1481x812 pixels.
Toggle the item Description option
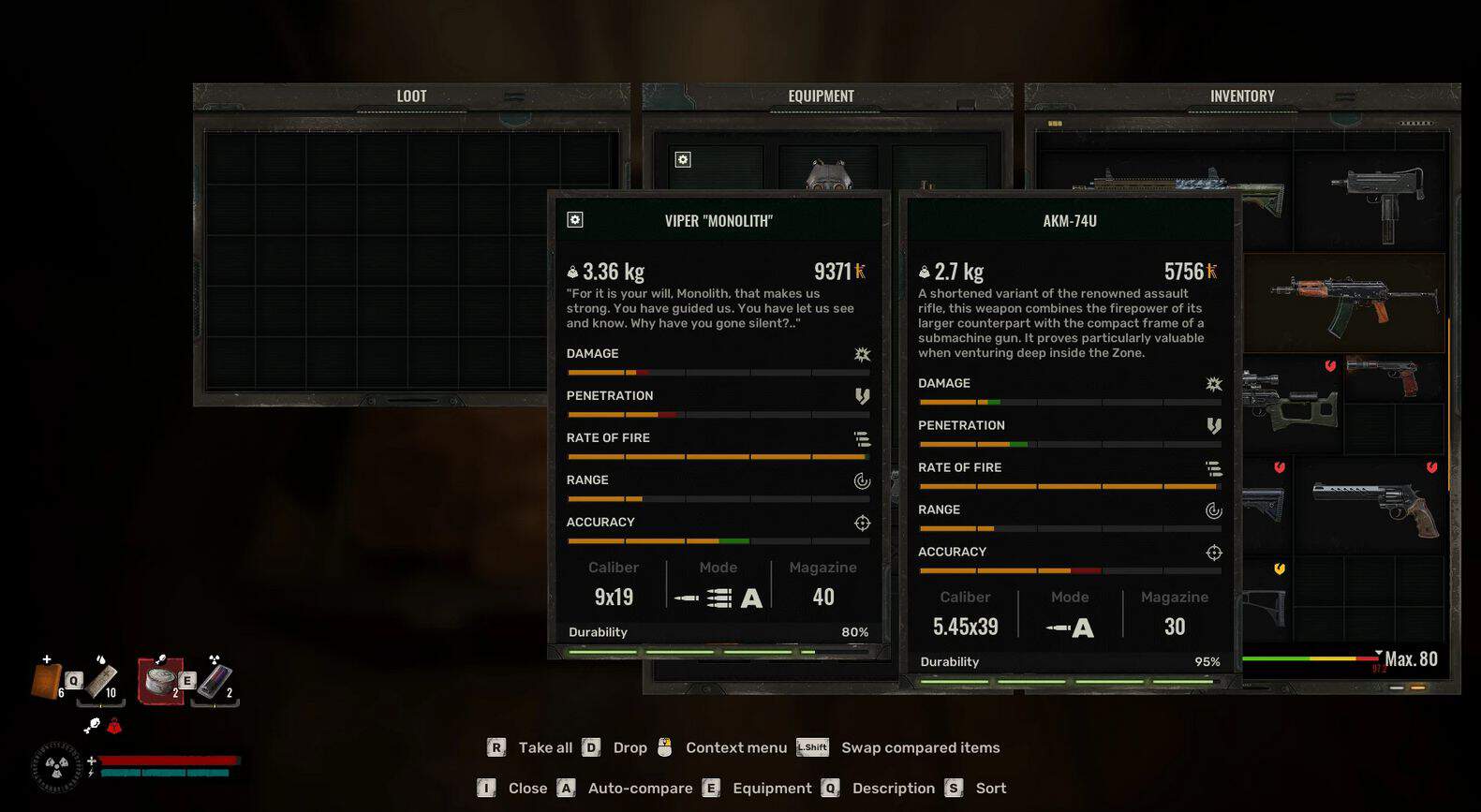[893, 789]
